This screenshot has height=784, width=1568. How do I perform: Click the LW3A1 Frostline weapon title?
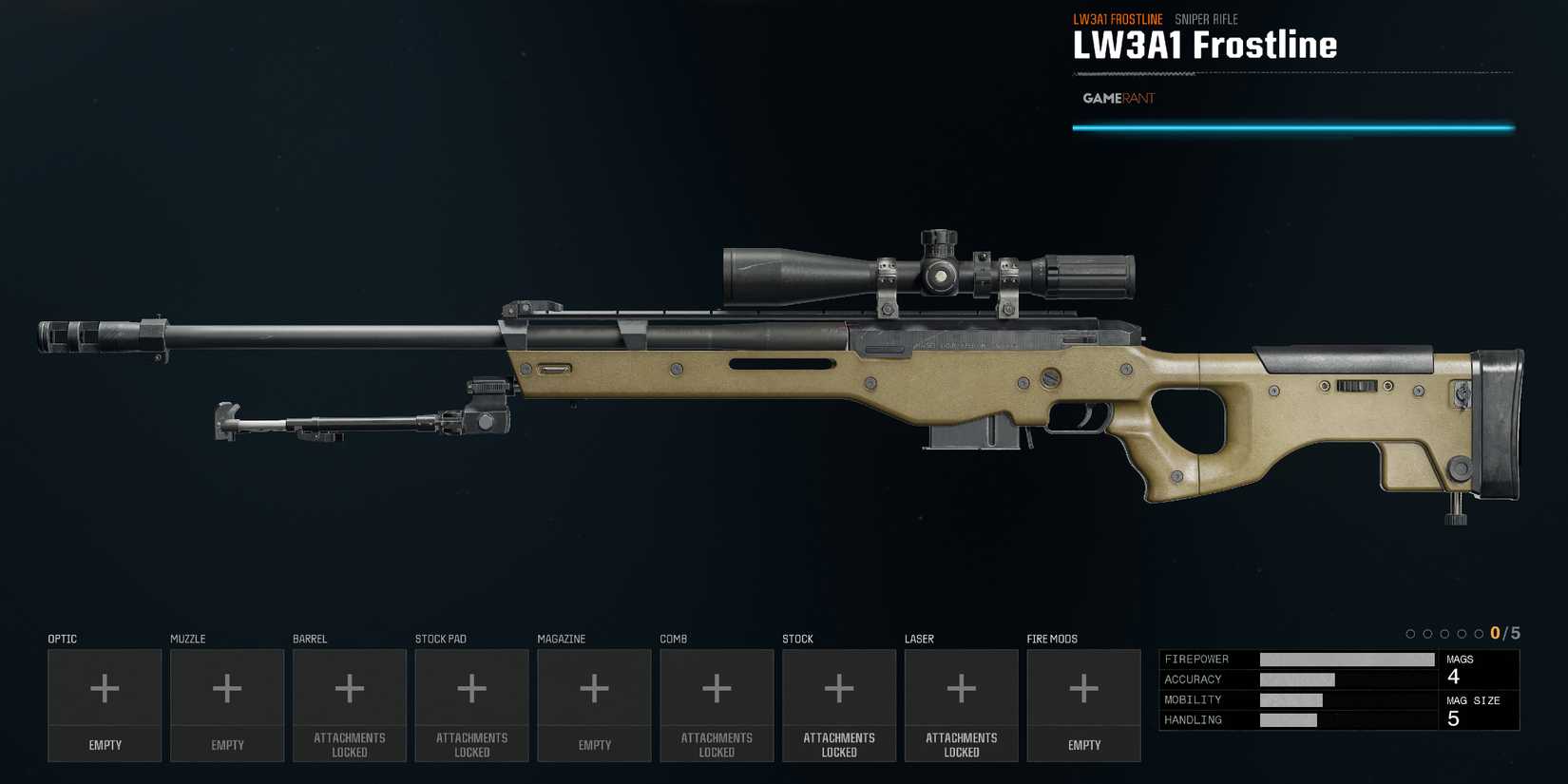coord(1204,45)
